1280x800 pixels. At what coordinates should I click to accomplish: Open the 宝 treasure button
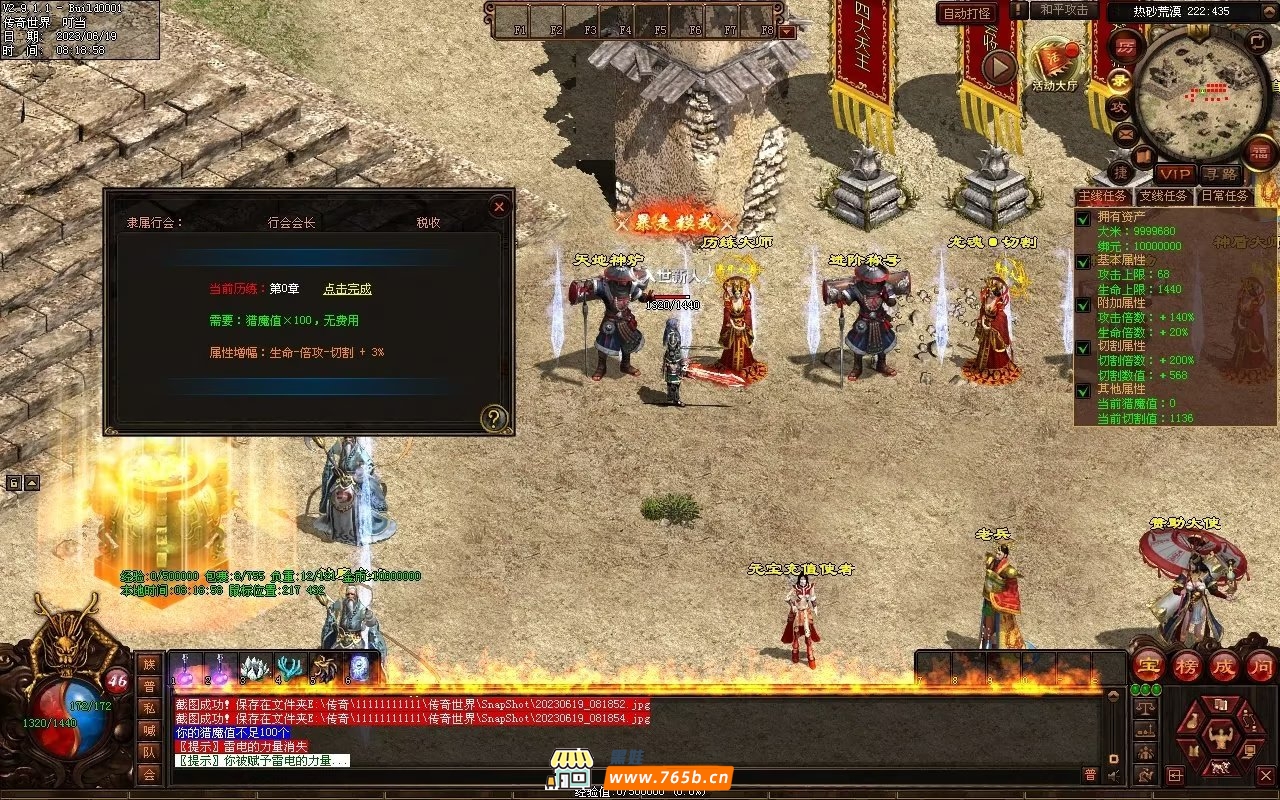1149,665
